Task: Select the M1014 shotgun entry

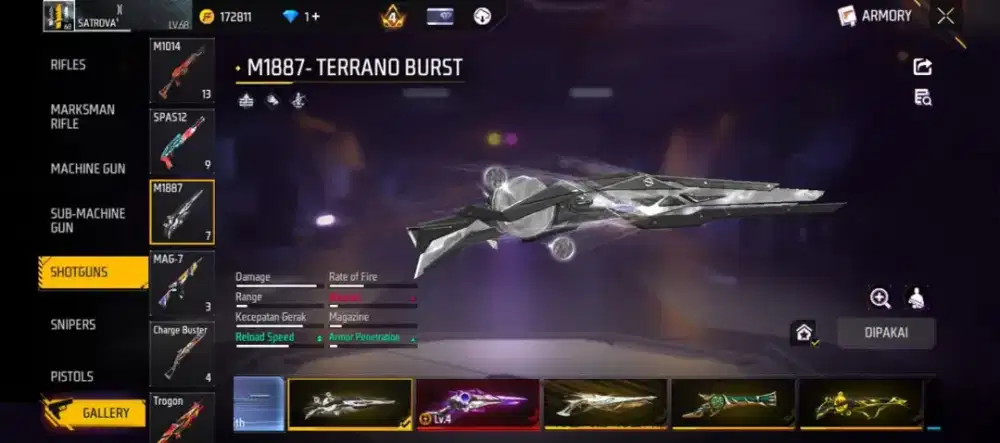Action: point(182,71)
